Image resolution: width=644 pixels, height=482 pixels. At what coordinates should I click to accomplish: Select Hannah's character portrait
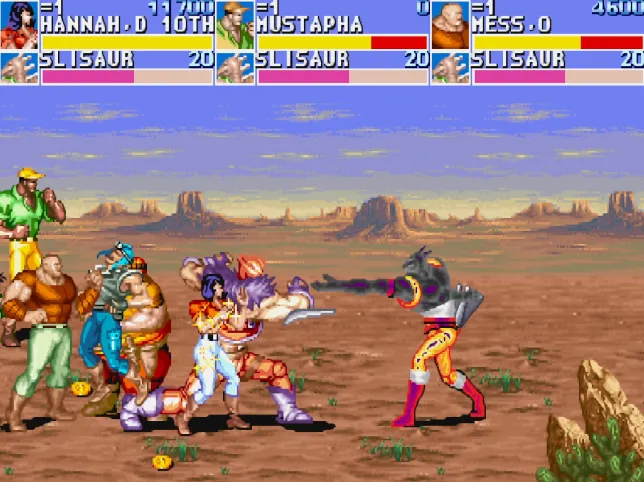tap(19, 25)
